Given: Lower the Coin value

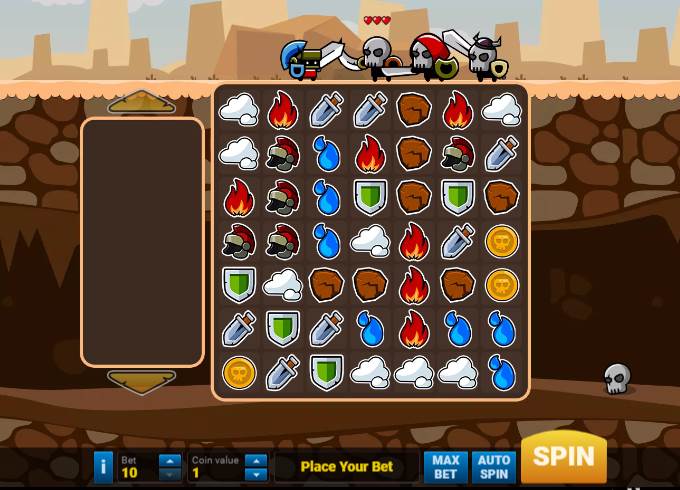Looking at the screenshot, I should (256, 474).
